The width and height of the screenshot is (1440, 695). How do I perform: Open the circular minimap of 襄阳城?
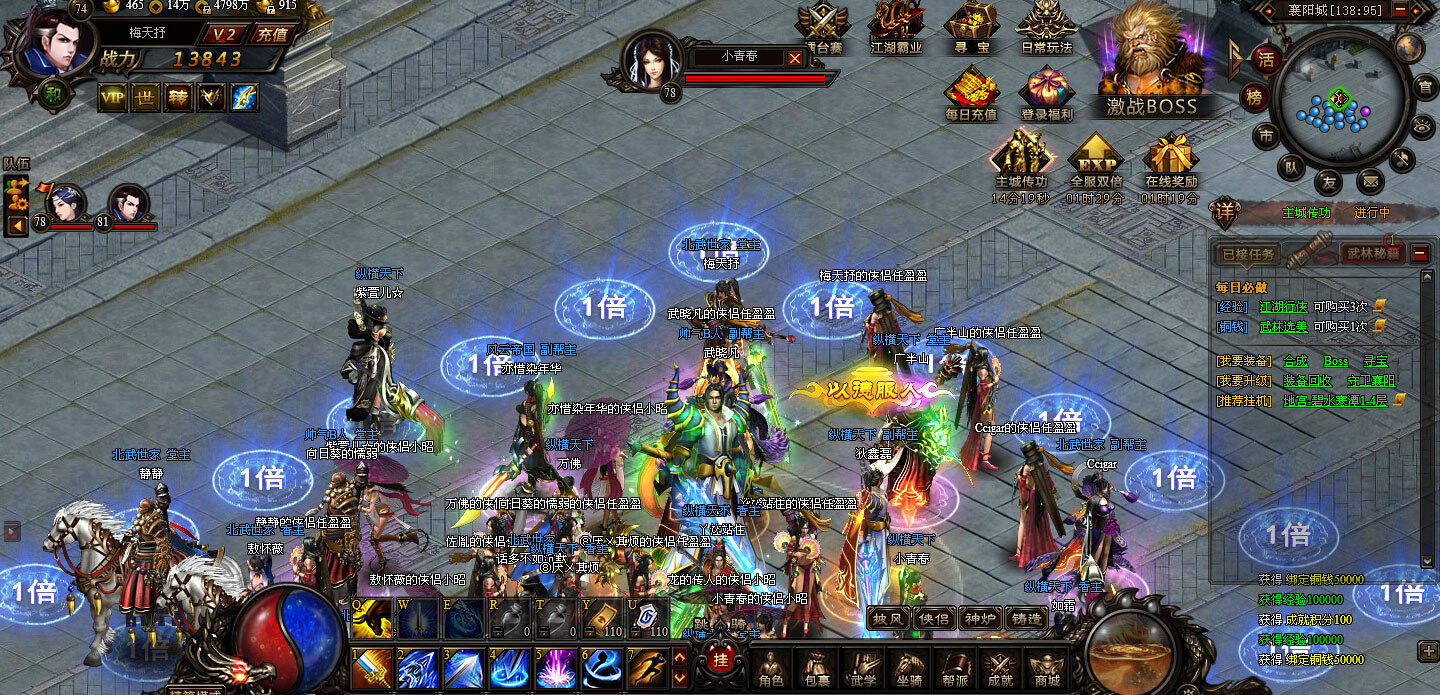pyautogui.click(x=1339, y=98)
